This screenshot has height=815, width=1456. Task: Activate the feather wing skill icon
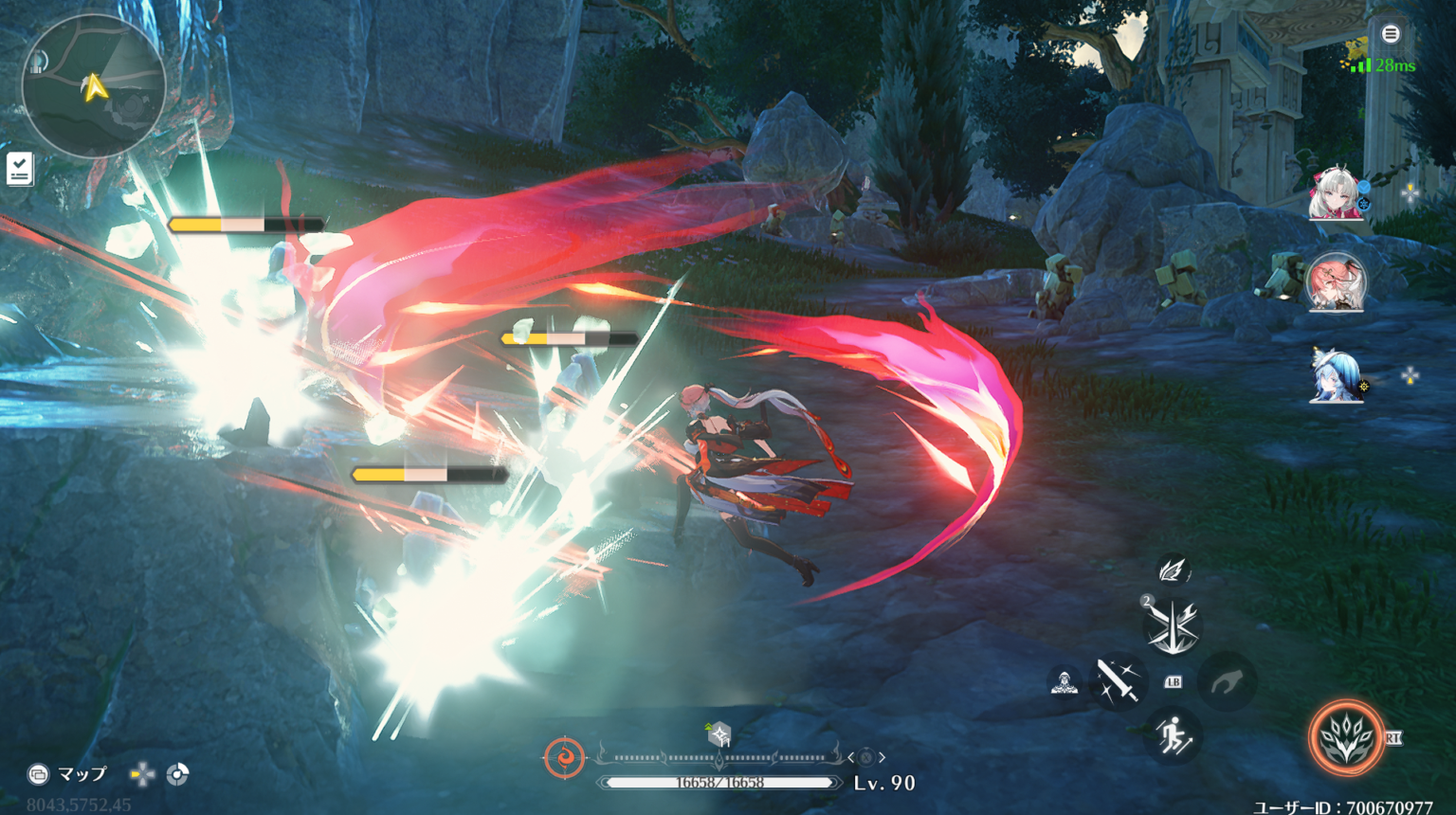tap(1174, 570)
